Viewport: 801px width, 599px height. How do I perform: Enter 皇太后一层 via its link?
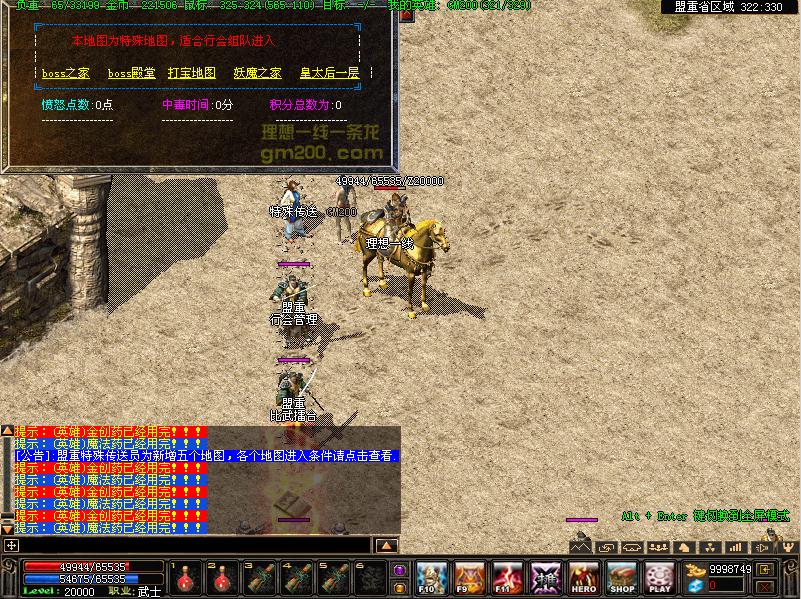329,73
